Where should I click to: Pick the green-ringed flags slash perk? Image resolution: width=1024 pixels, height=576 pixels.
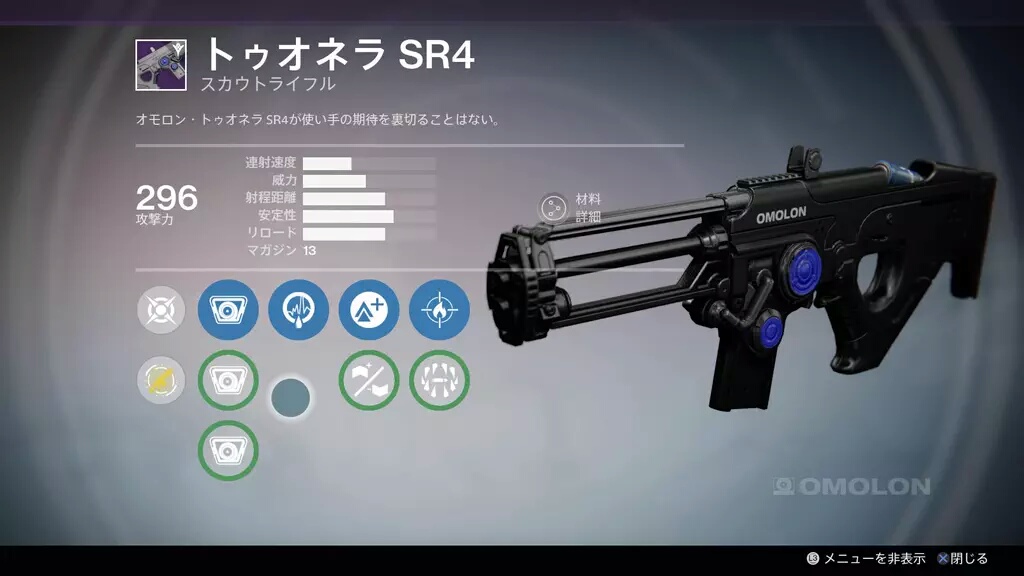click(369, 380)
